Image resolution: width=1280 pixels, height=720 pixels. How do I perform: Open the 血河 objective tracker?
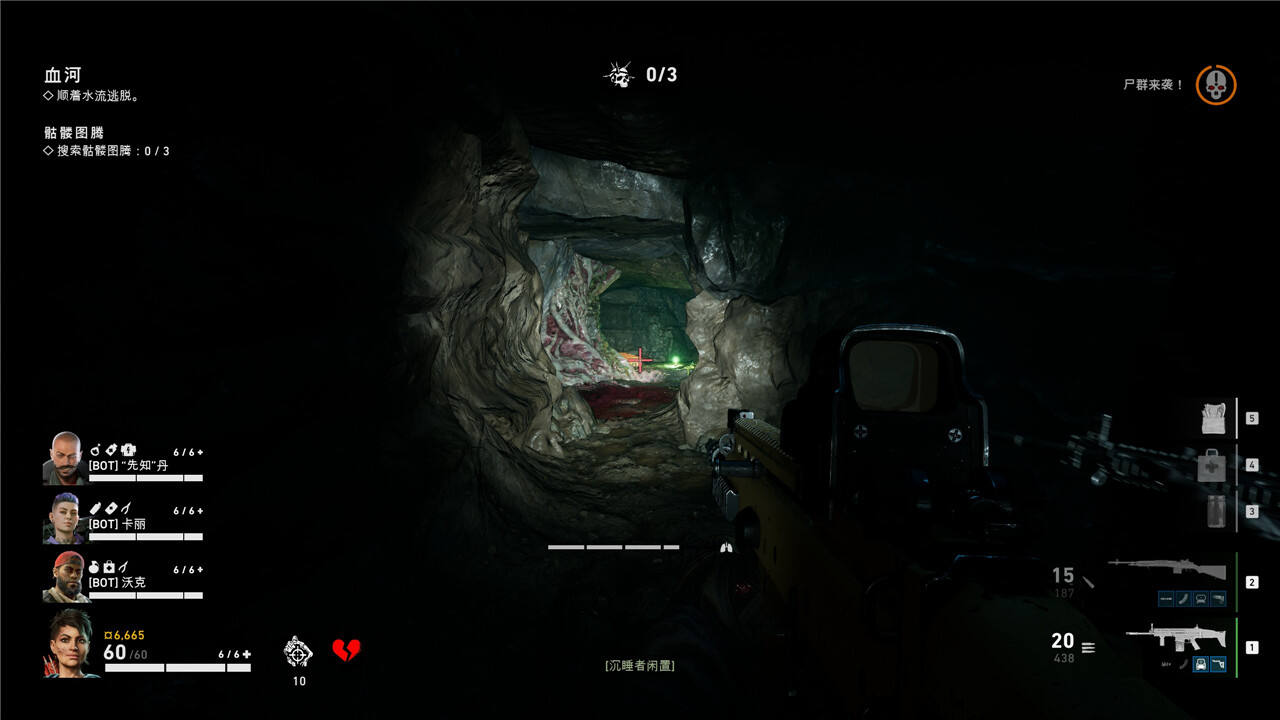tap(62, 75)
